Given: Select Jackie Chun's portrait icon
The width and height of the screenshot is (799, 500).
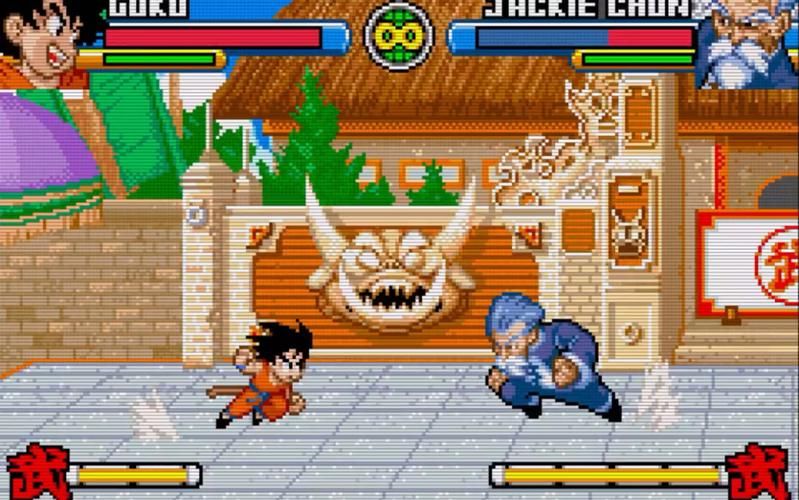Looking at the screenshot, I should coord(746,40).
